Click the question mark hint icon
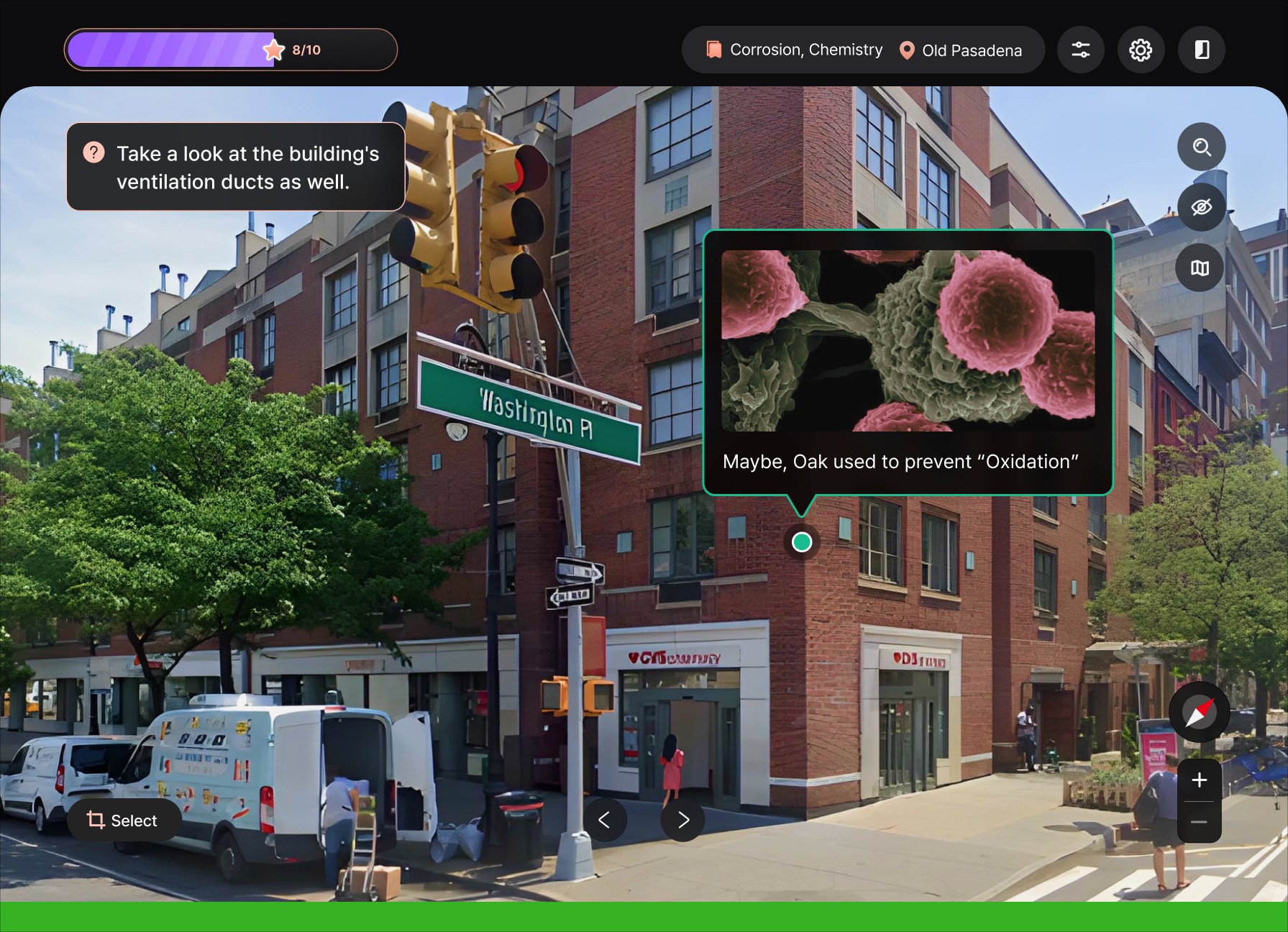1288x932 pixels. (x=94, y=152)
